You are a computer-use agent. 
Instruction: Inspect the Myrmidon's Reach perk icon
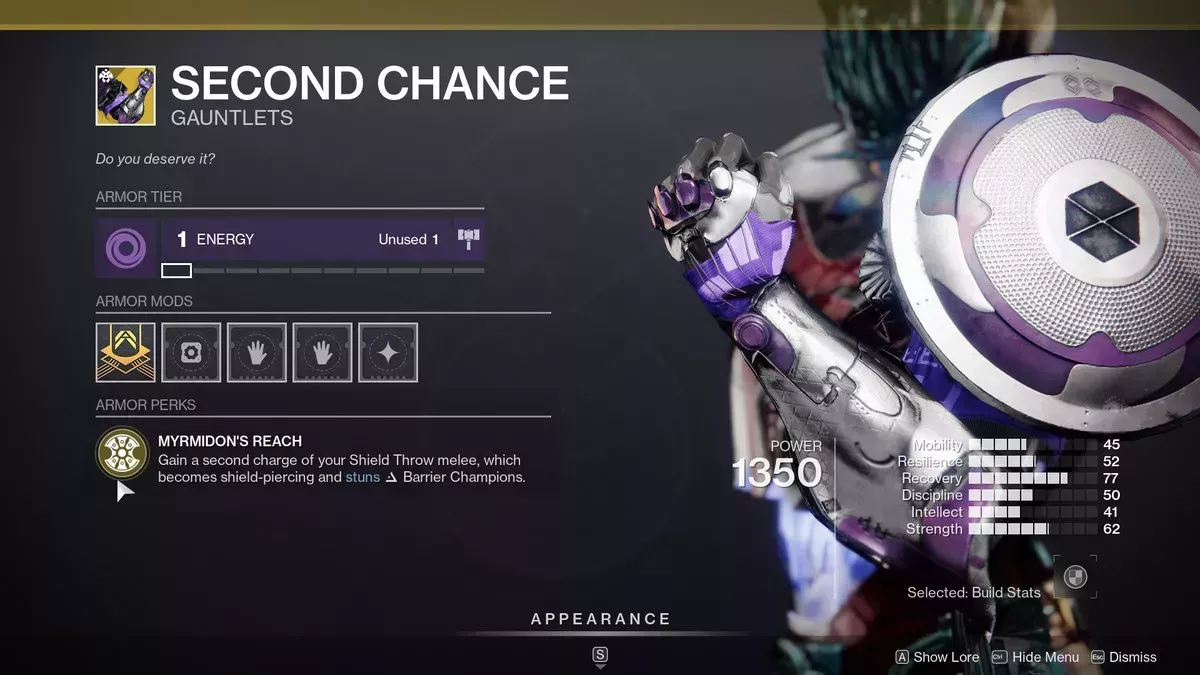tap(122, 453)
